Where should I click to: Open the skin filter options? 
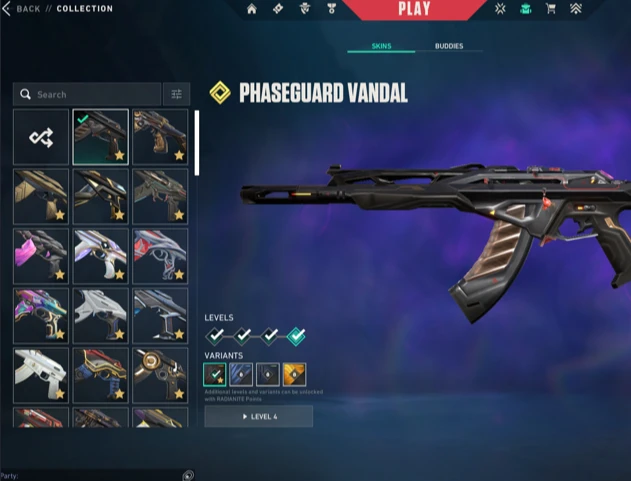[x=176, y=95]
